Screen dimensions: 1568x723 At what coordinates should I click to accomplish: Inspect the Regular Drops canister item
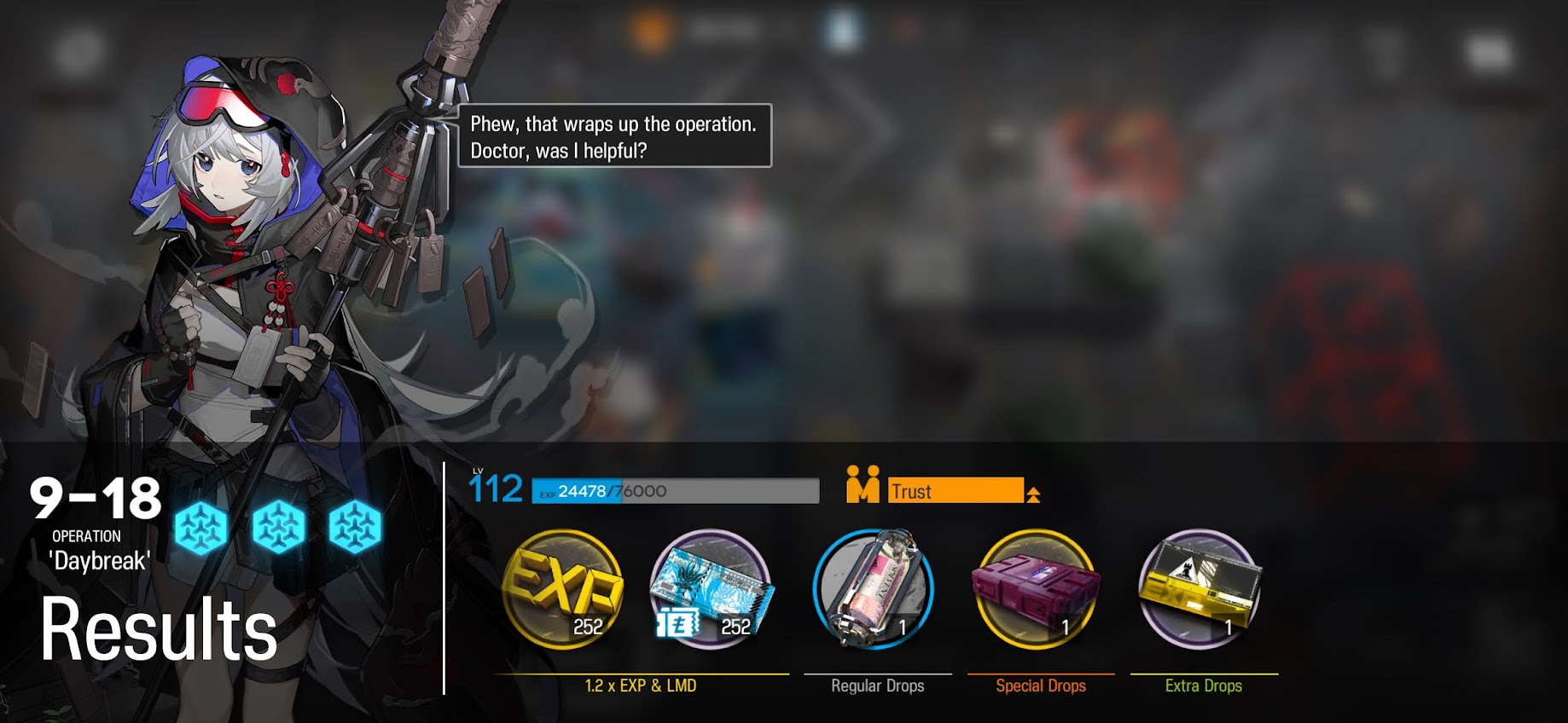(x=874, y=590)
